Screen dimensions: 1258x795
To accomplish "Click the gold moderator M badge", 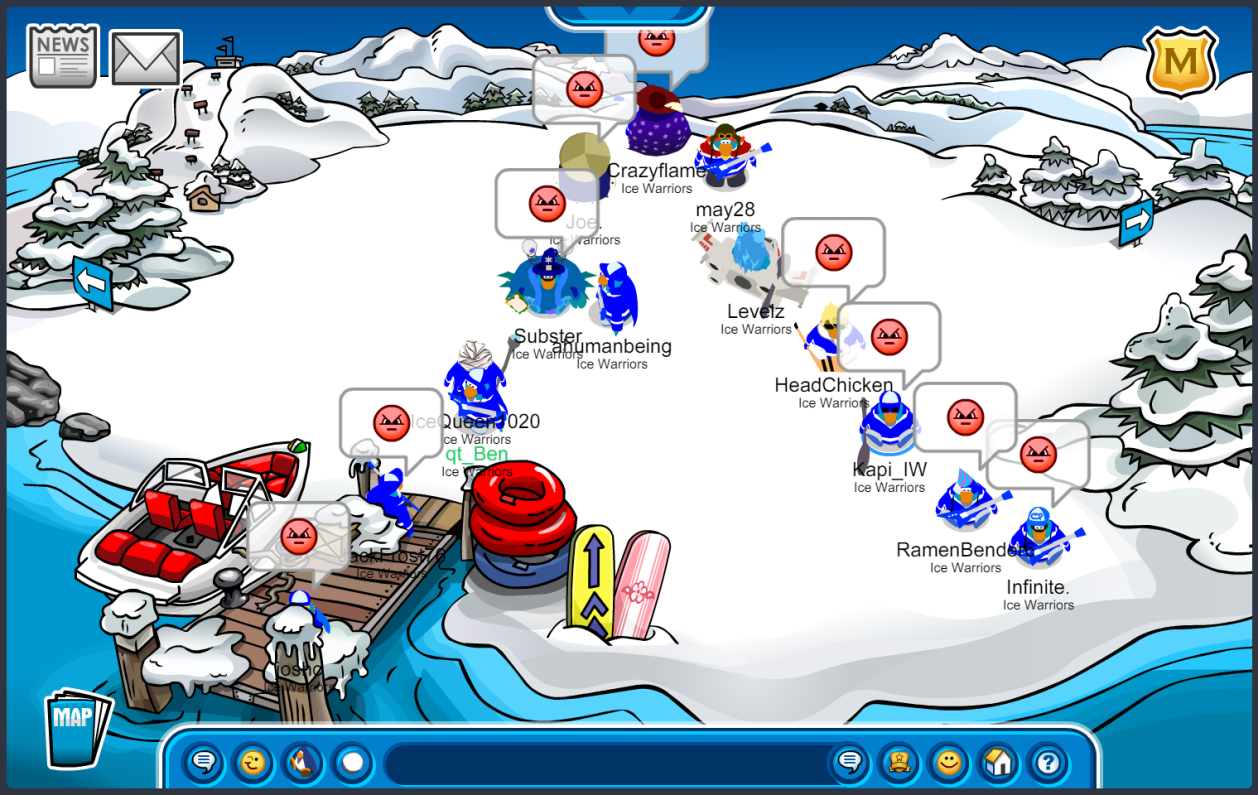I will tap(1180, 62).
